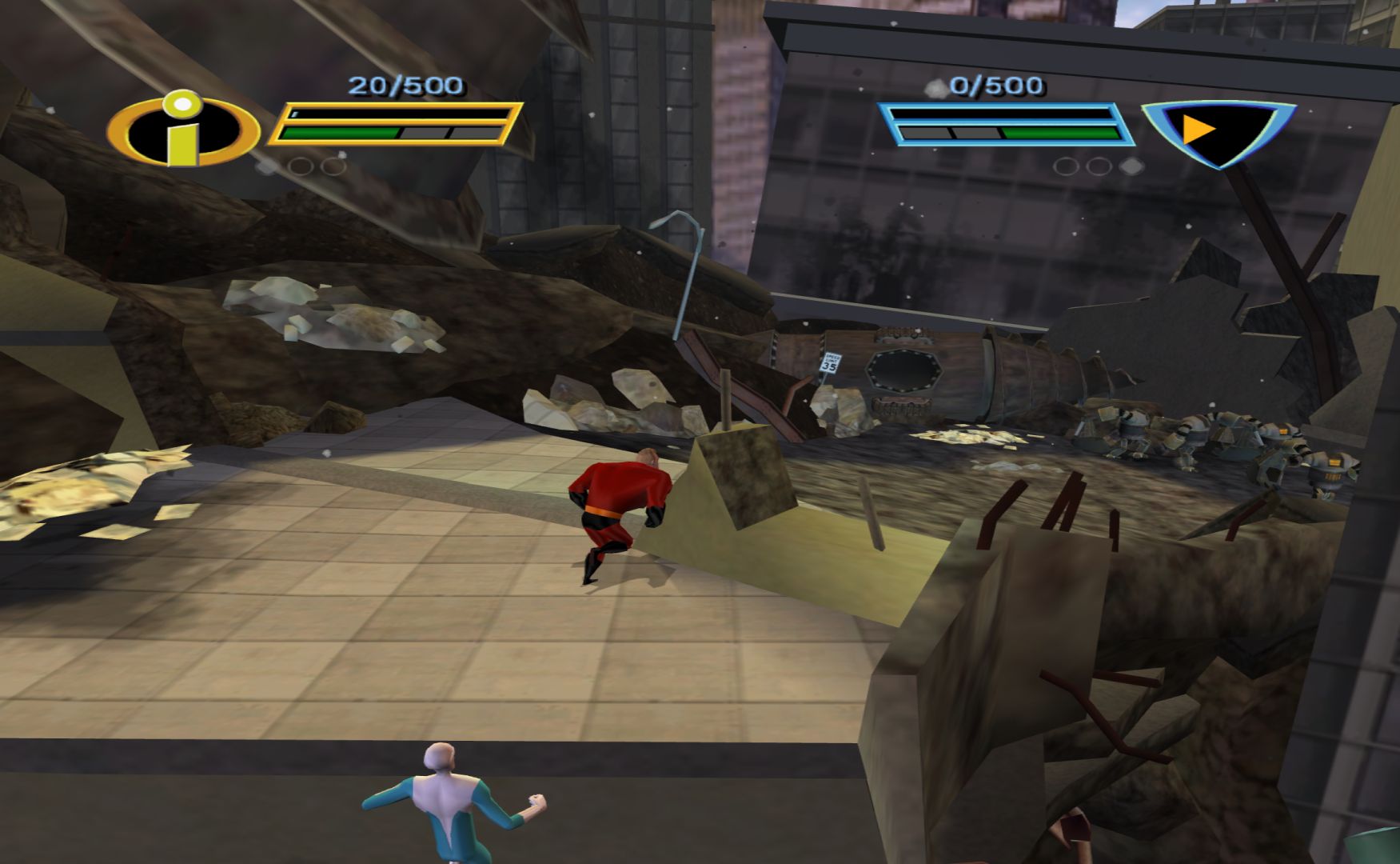The image size is (1400, 864).
Task: Select the Frozone shield emblem with orange arrow
Action: click(x=1217, y=130)
